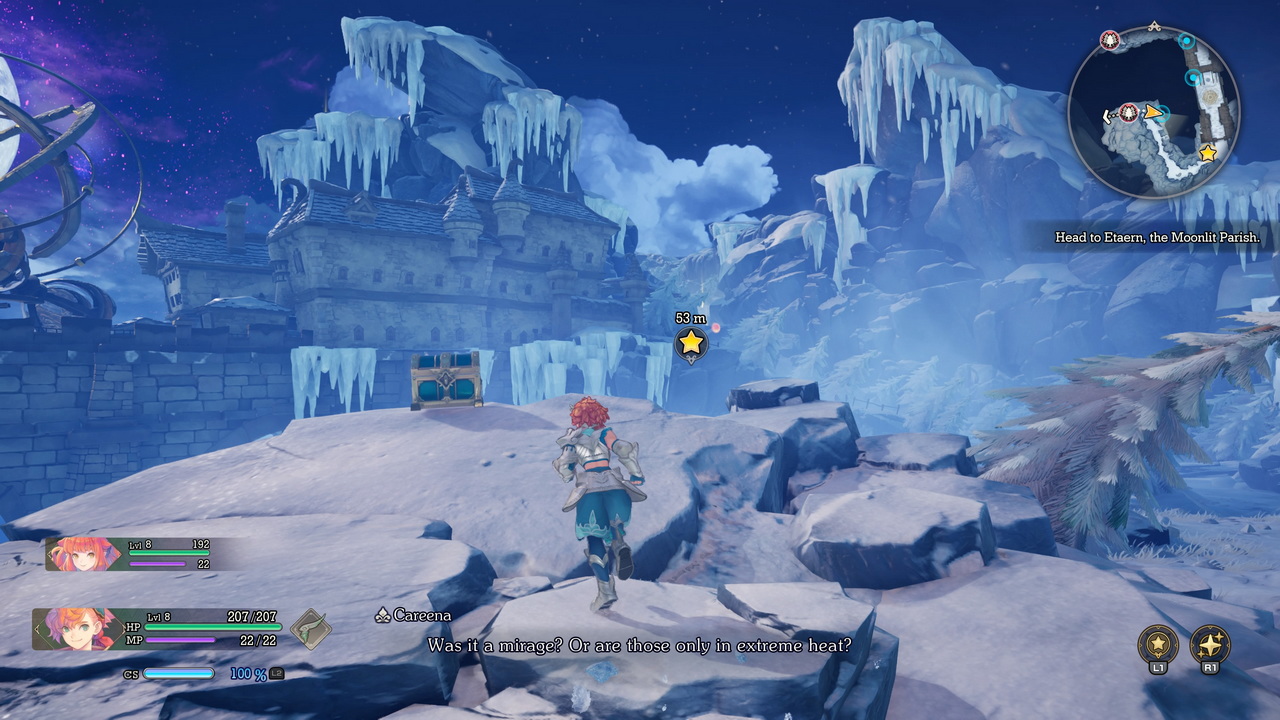
Task: Select the yellow star marker on the minimap
Action: click(1207, 153)
